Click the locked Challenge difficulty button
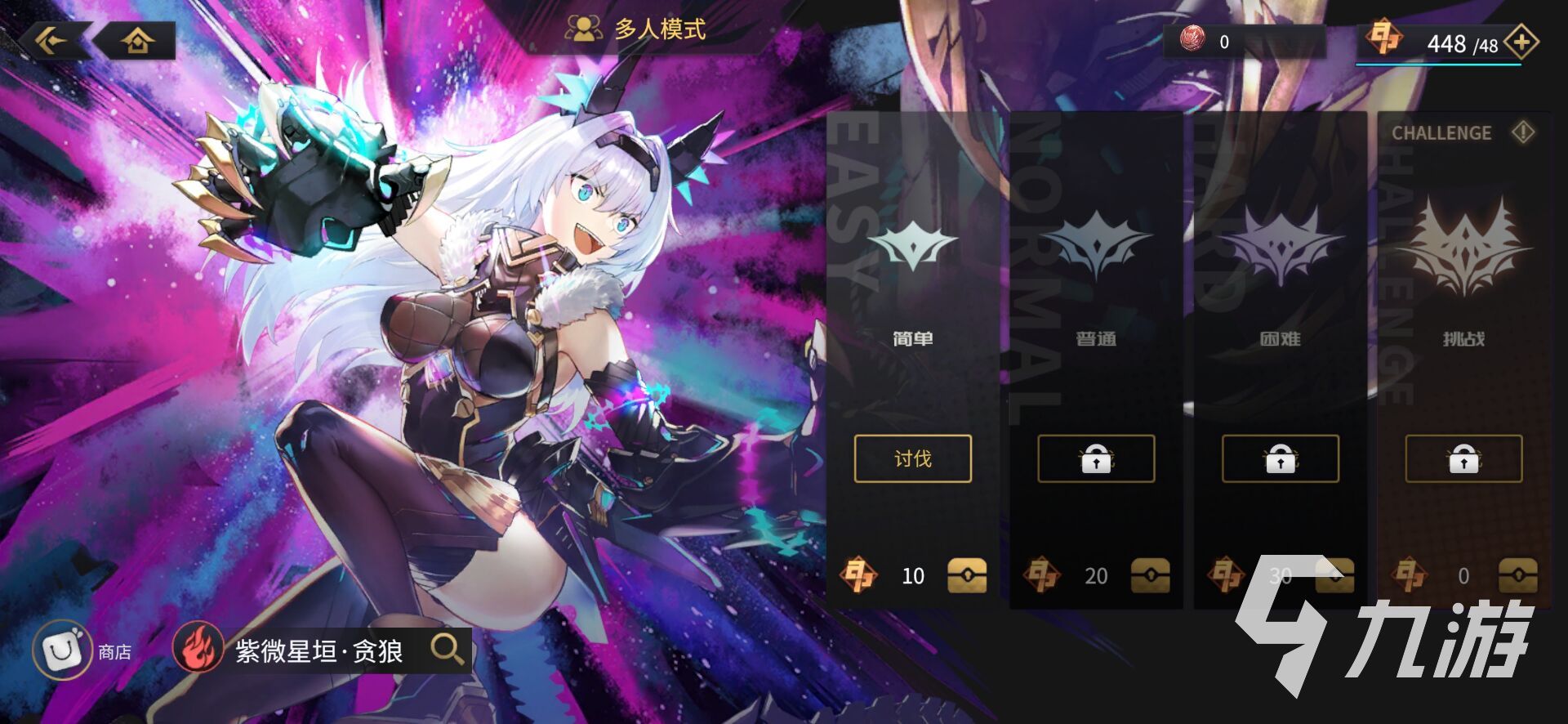This screenshot has width=1568, height=724. [x=1463, y=459]
